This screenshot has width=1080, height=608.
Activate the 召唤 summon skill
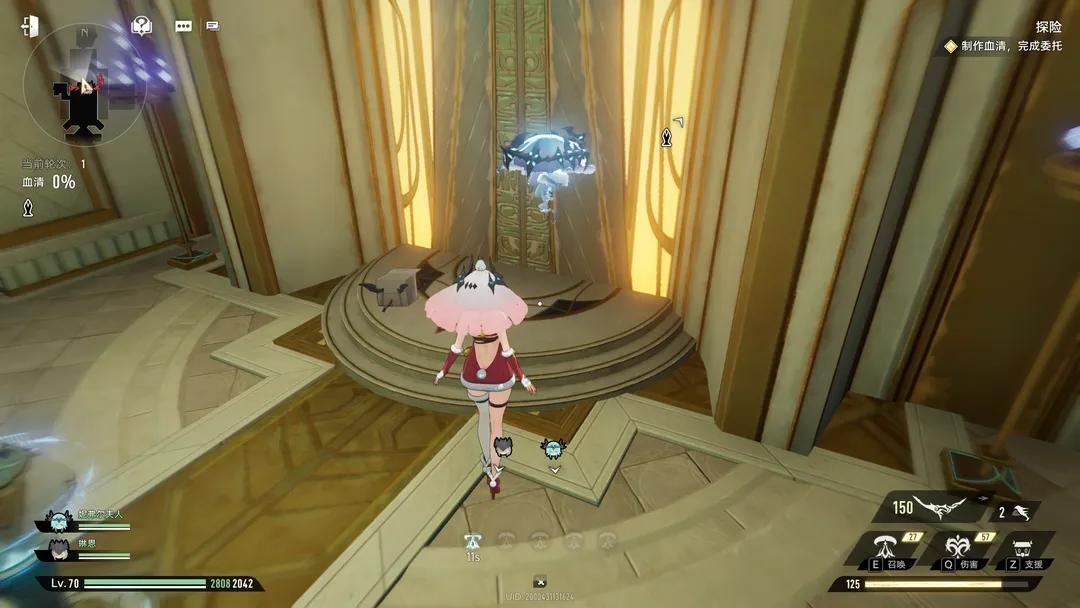[886, 549]
